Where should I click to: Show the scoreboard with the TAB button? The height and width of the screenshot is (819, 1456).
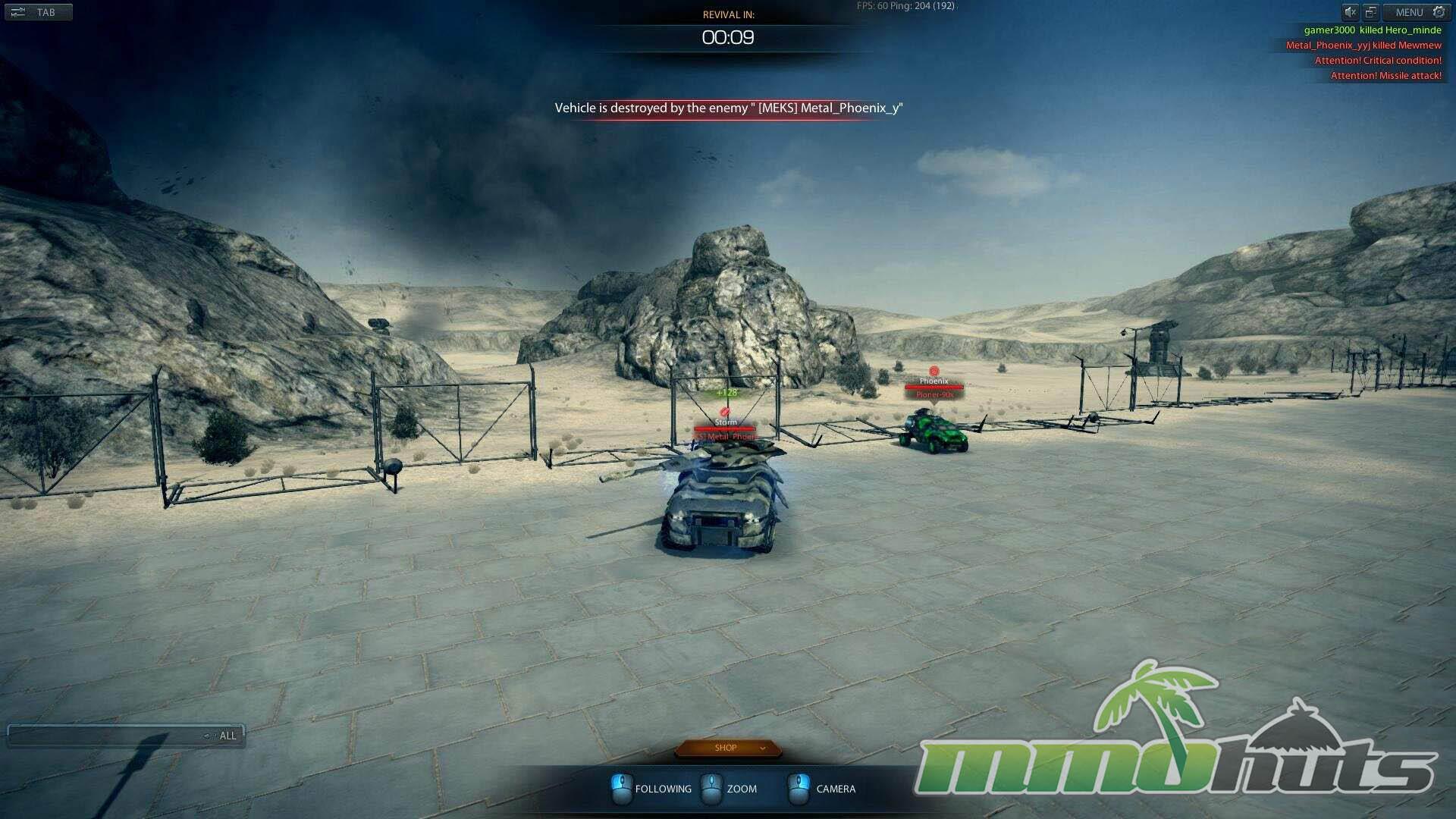[x=38, y=12]
